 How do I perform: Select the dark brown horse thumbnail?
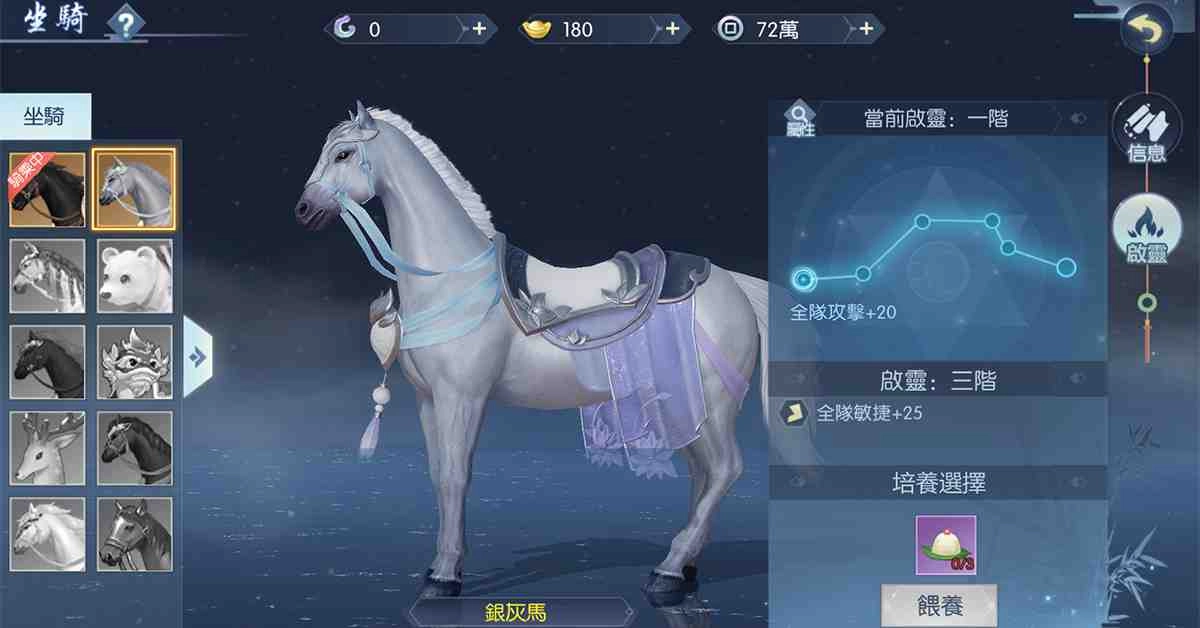coord(47,189)
